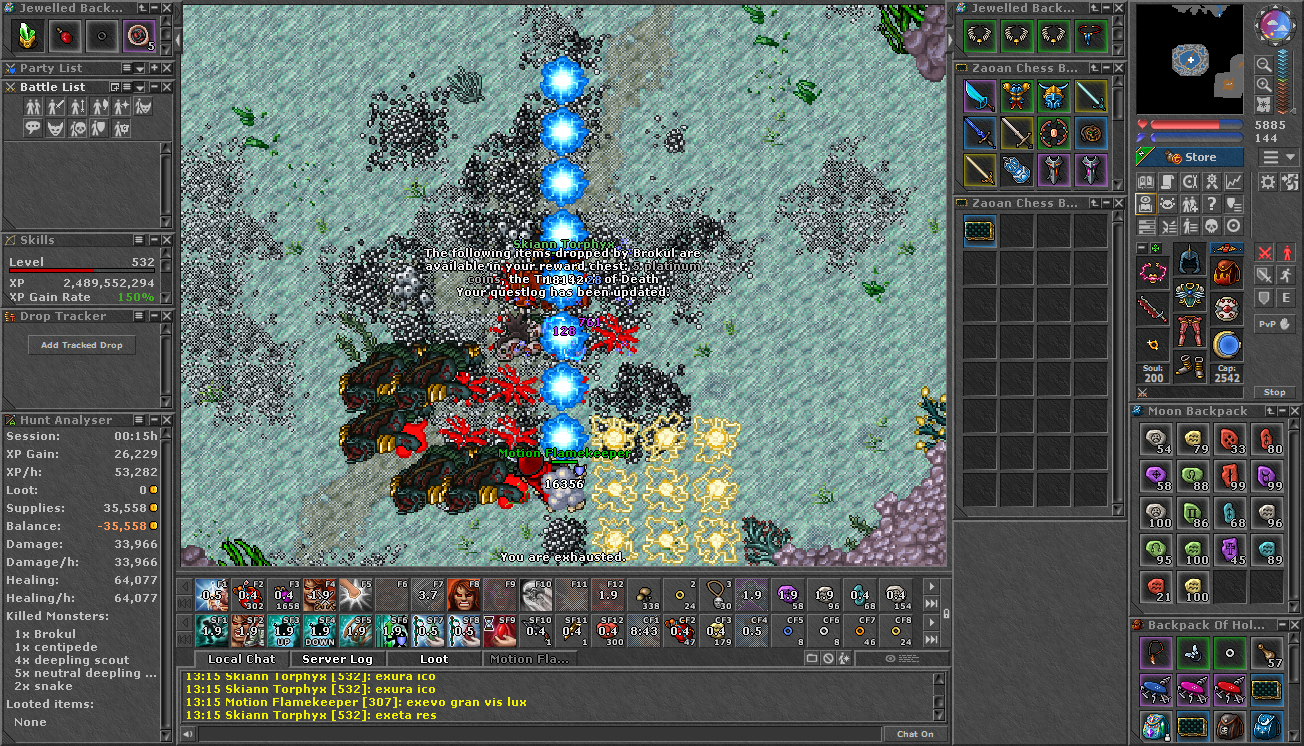
Task: Activate the F5 fist strike hotkey
Action: coord(356,596)
